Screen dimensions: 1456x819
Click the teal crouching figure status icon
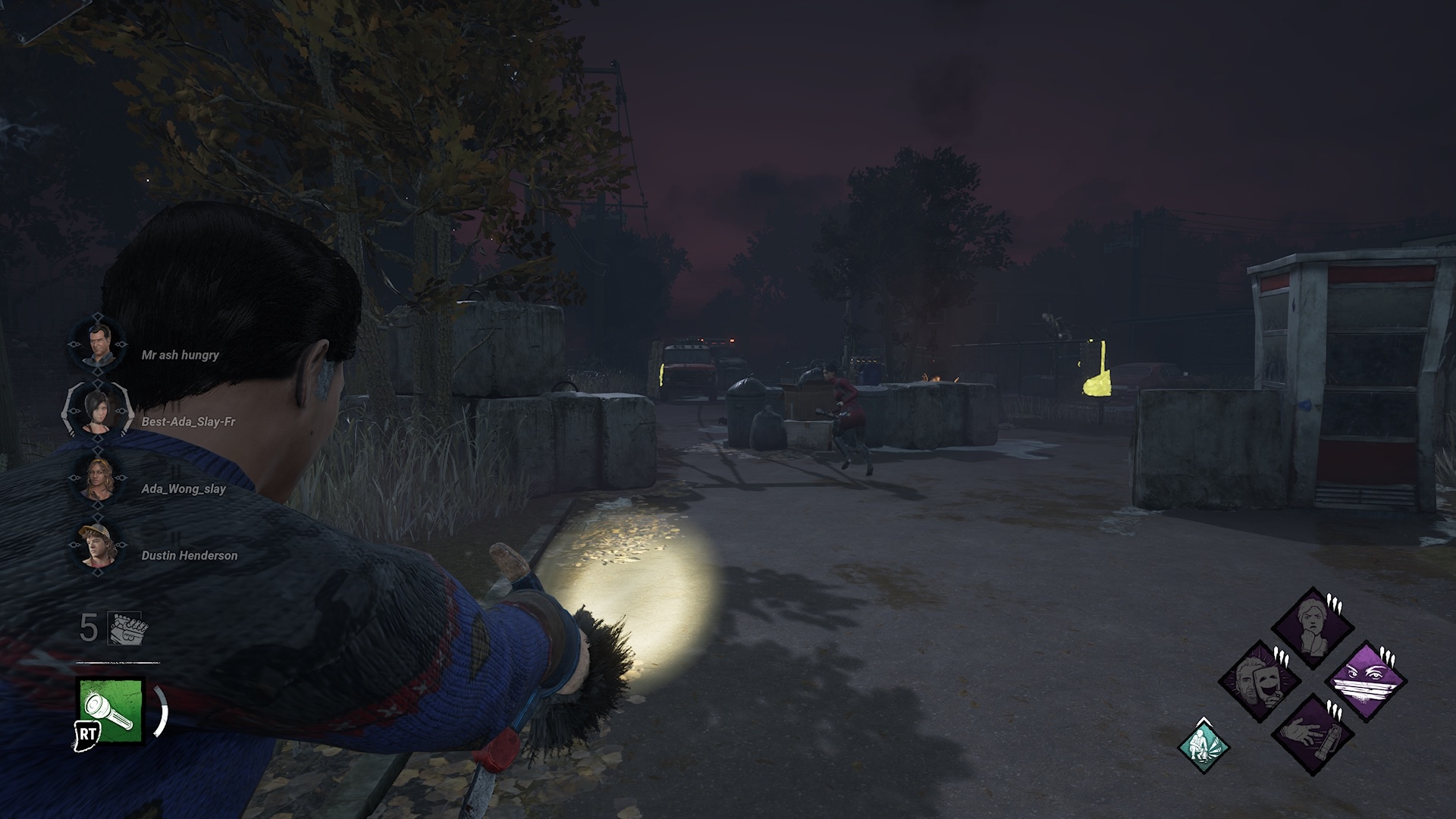point(1203,745)
